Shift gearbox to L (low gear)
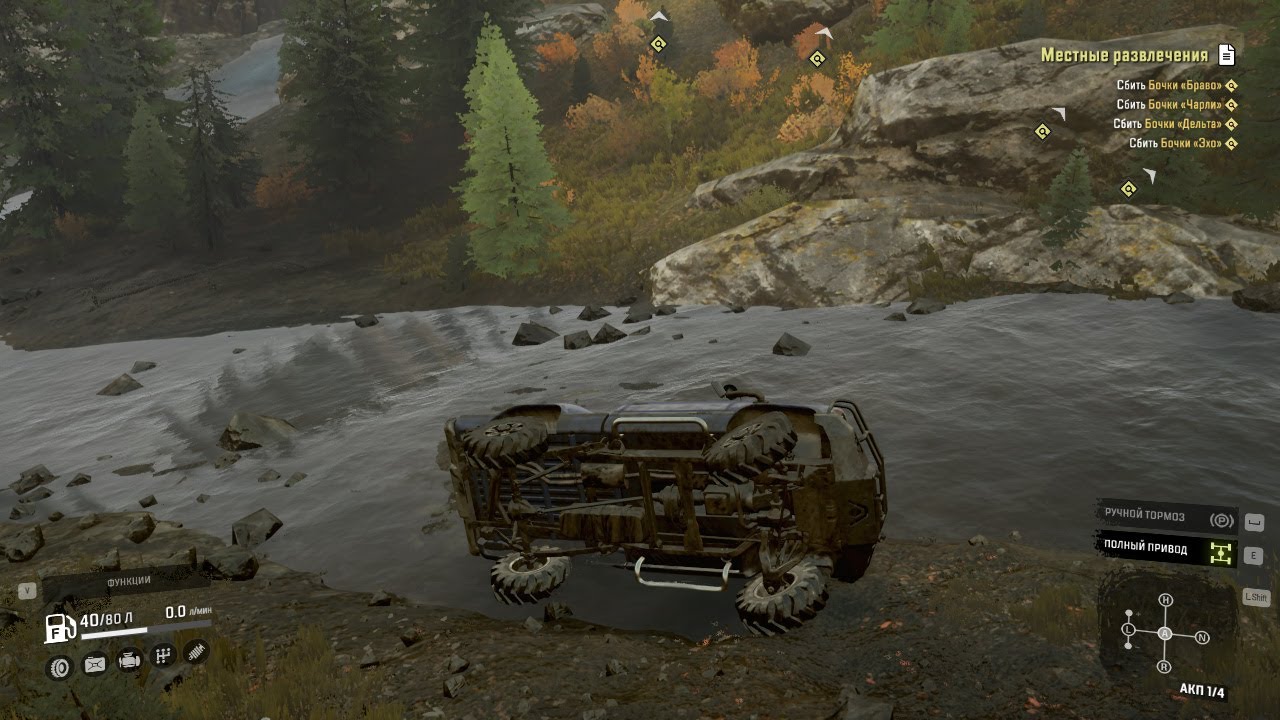 tap(1128, 629)
